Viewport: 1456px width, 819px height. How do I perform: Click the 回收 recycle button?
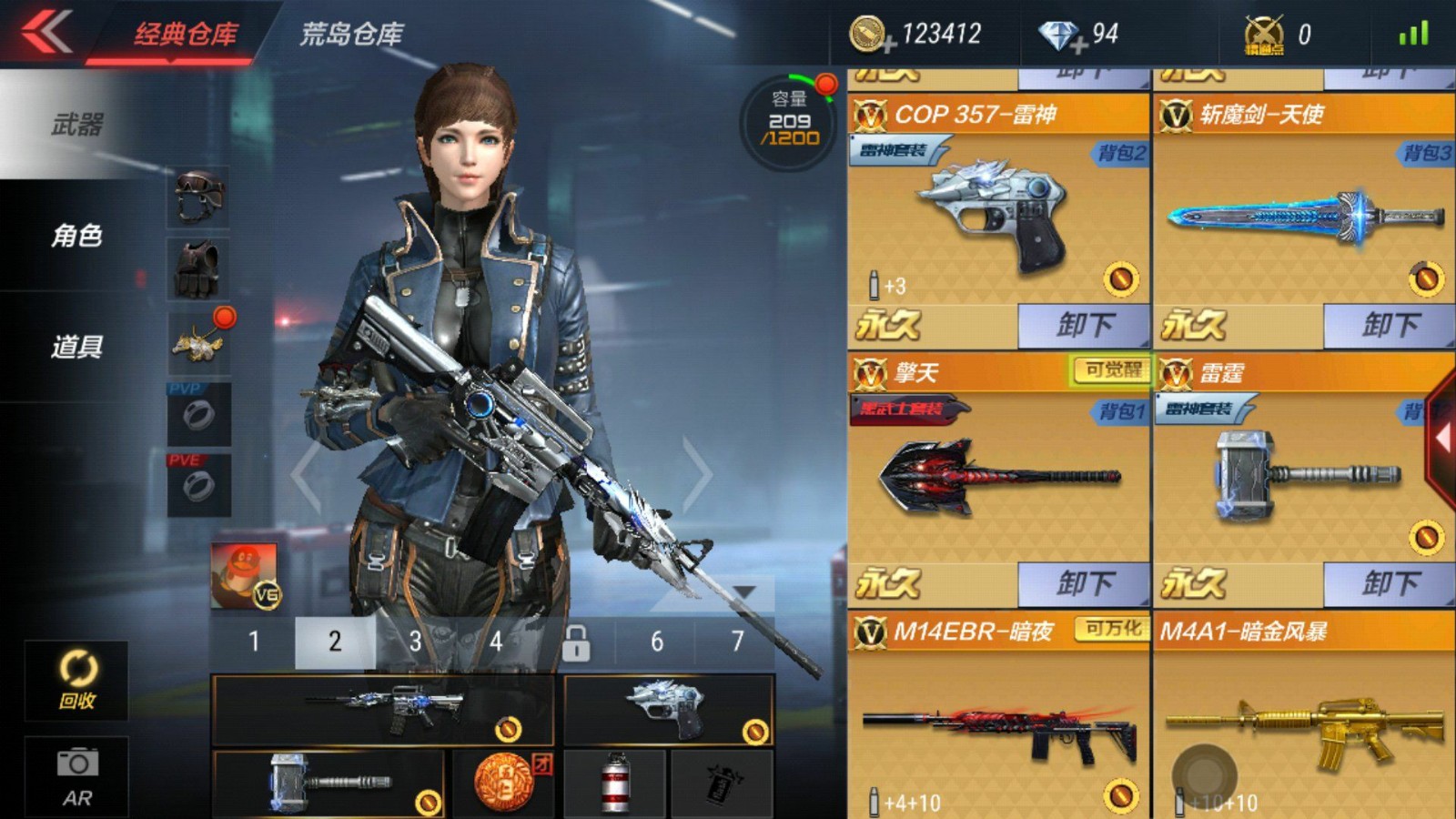pos(77,681)
